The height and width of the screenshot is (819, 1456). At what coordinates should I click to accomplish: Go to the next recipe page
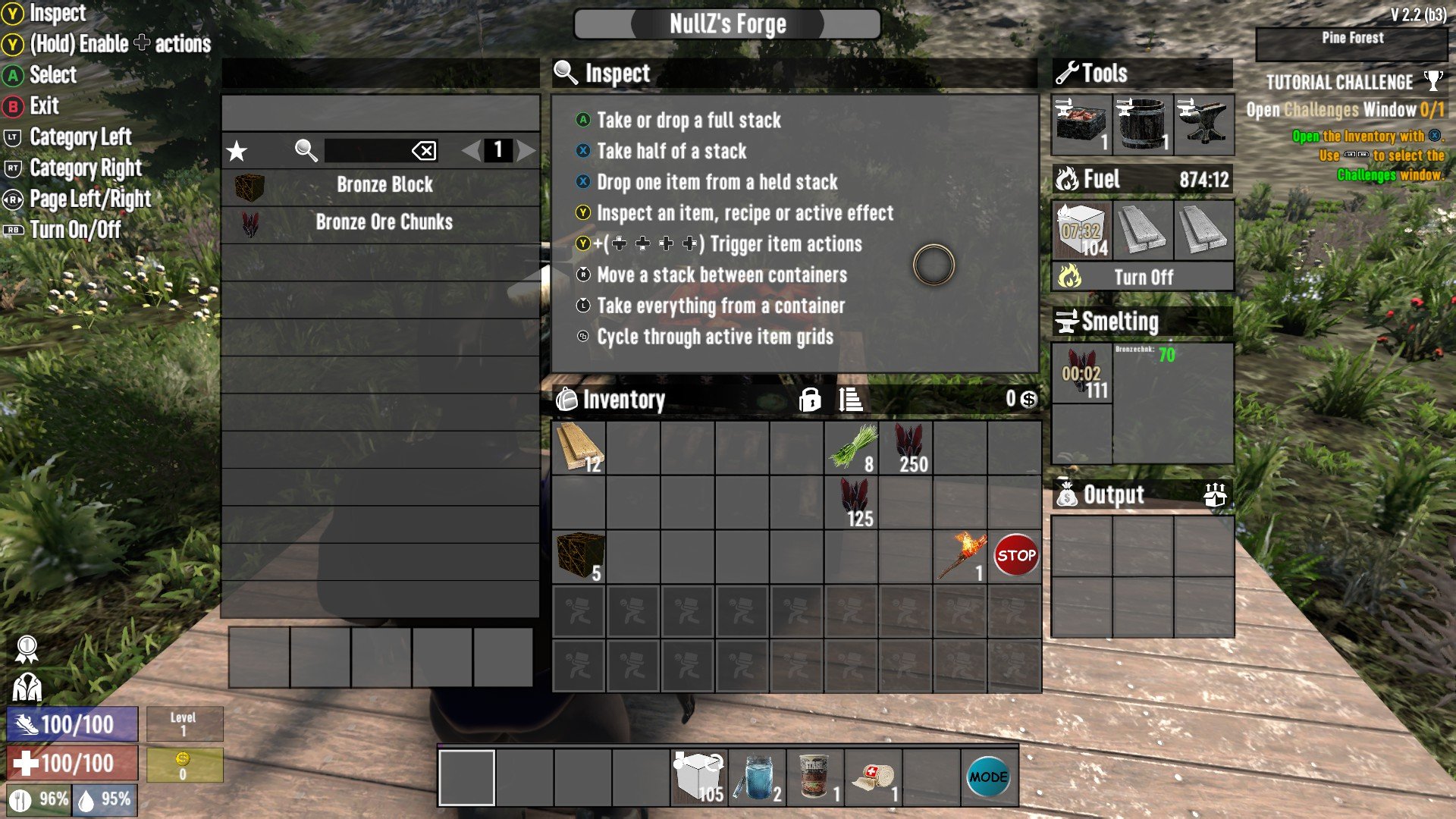point(526,150)
